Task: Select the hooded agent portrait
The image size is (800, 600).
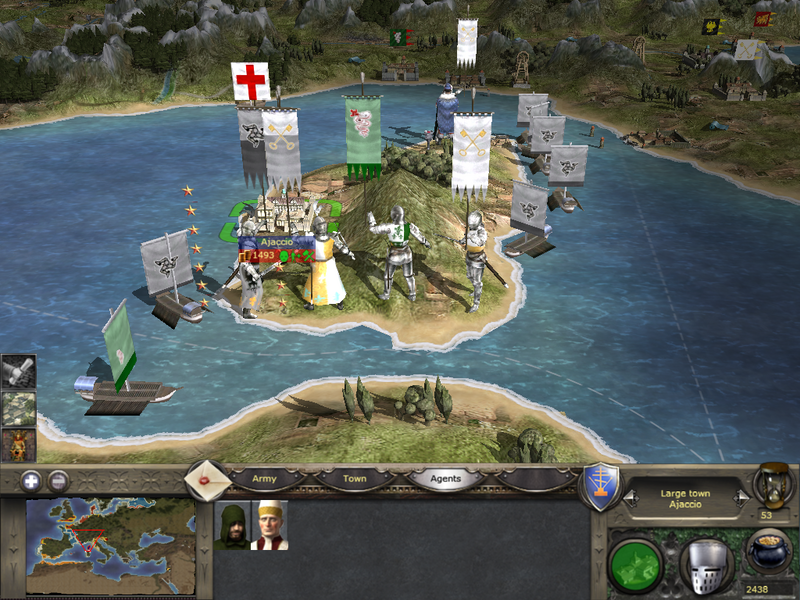Action: (232, 525)
